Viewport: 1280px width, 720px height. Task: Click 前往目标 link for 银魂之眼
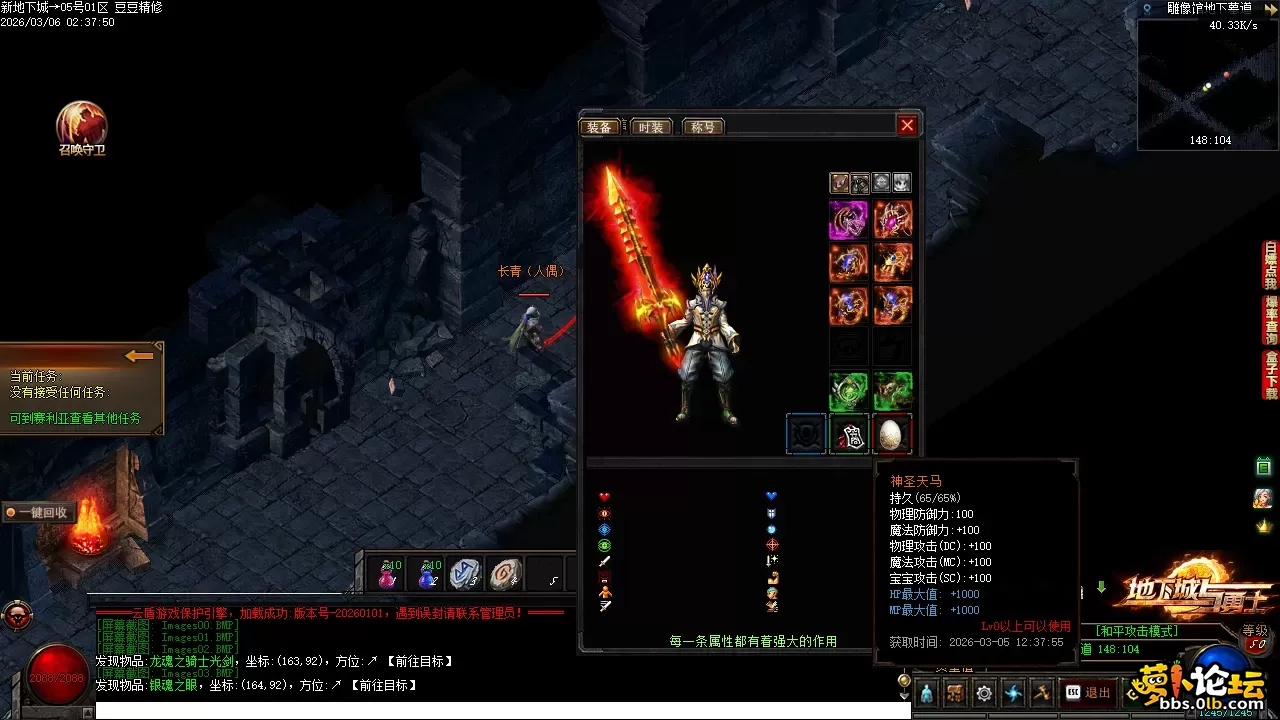[386, 685]
